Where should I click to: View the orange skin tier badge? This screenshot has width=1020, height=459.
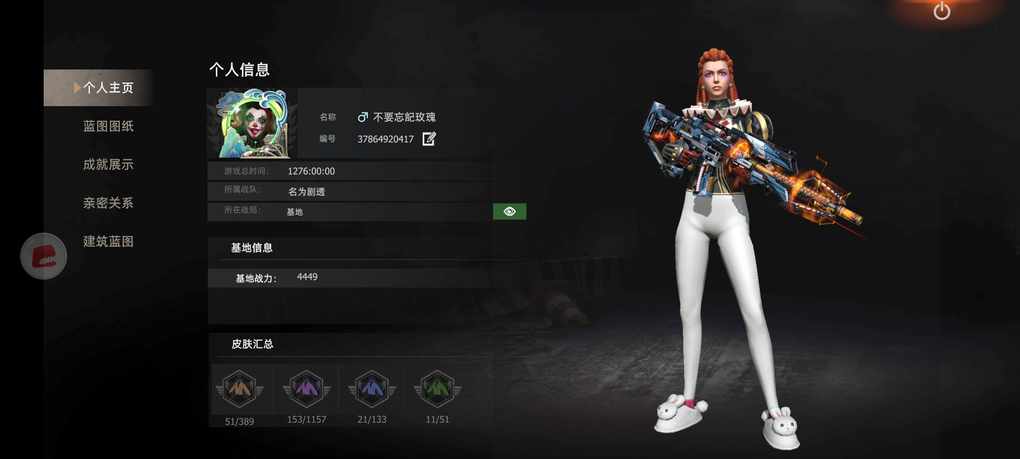(239, 388)
